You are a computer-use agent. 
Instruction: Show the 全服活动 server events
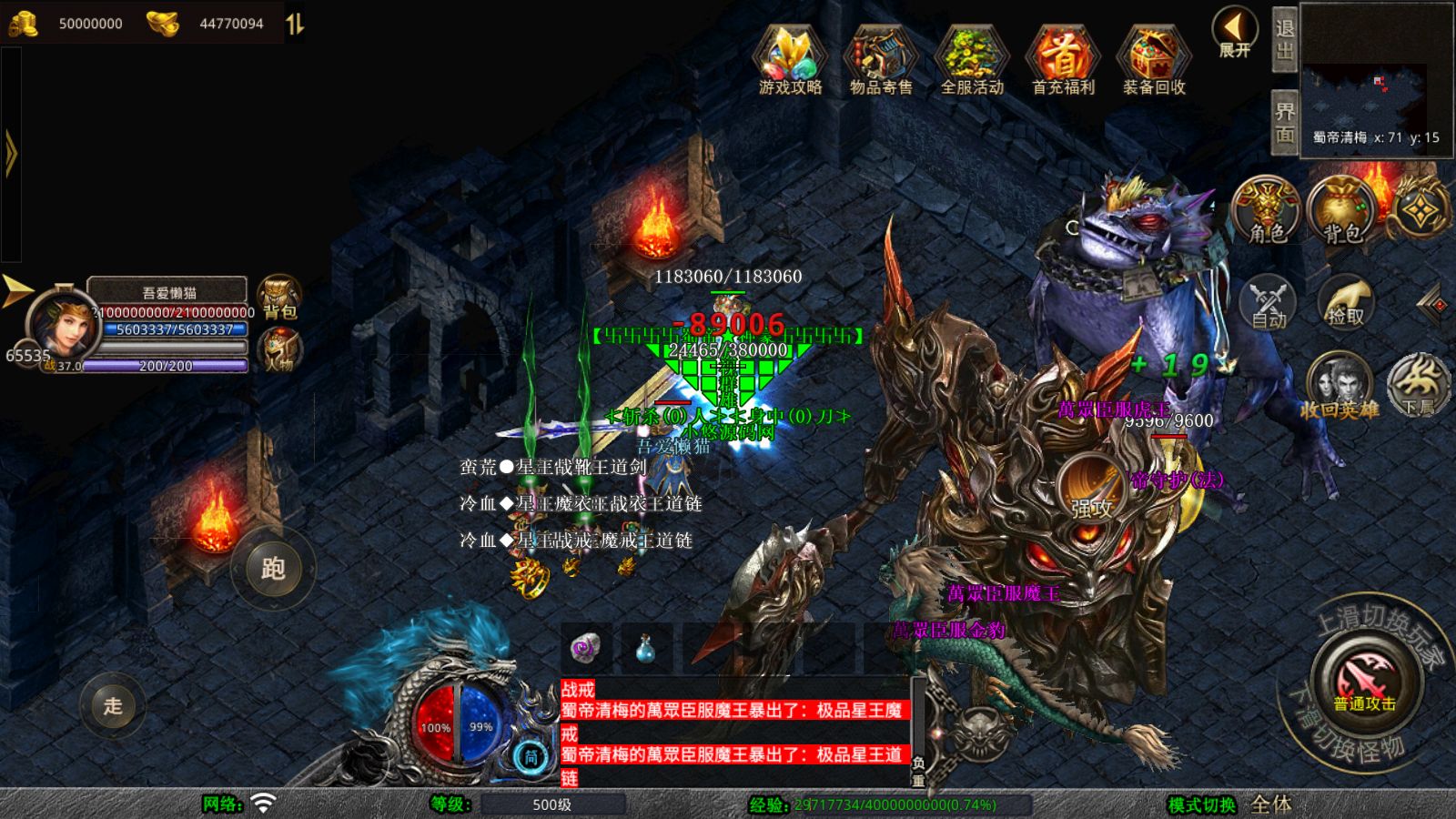972,58
